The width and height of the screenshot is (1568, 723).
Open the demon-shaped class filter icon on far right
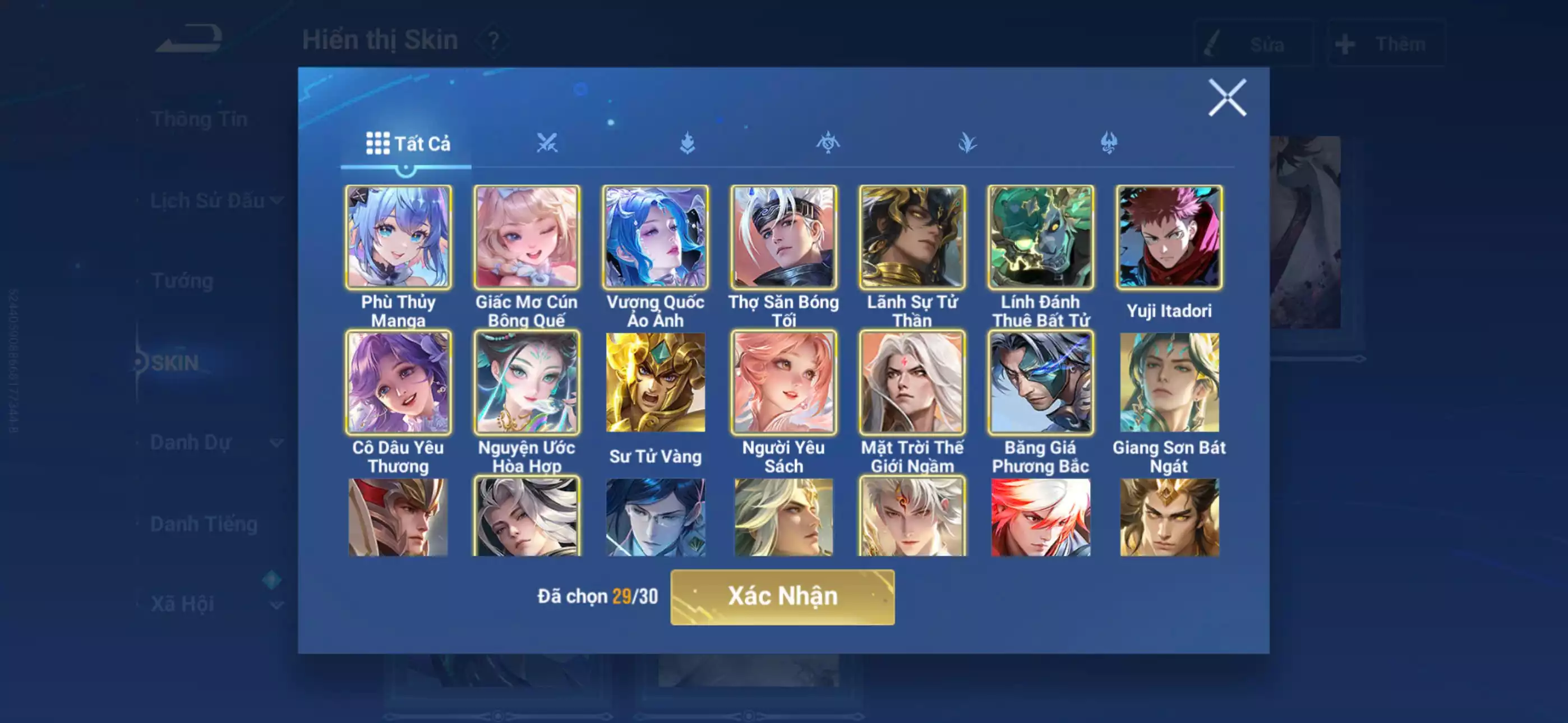pyautogui.click(x=1109, y=143)
